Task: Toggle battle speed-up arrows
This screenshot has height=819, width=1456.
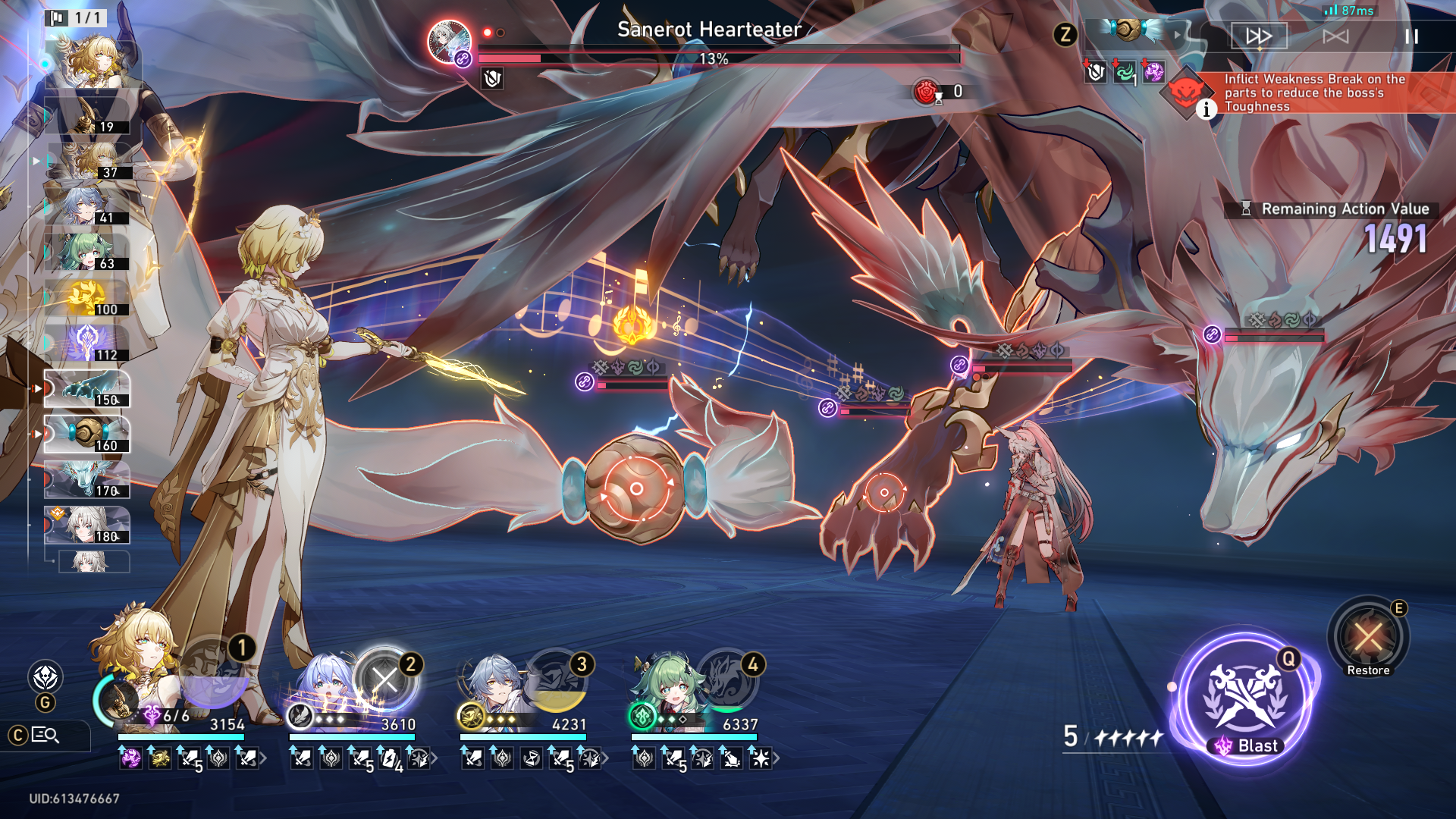Action: click(x=1259, y=36)
